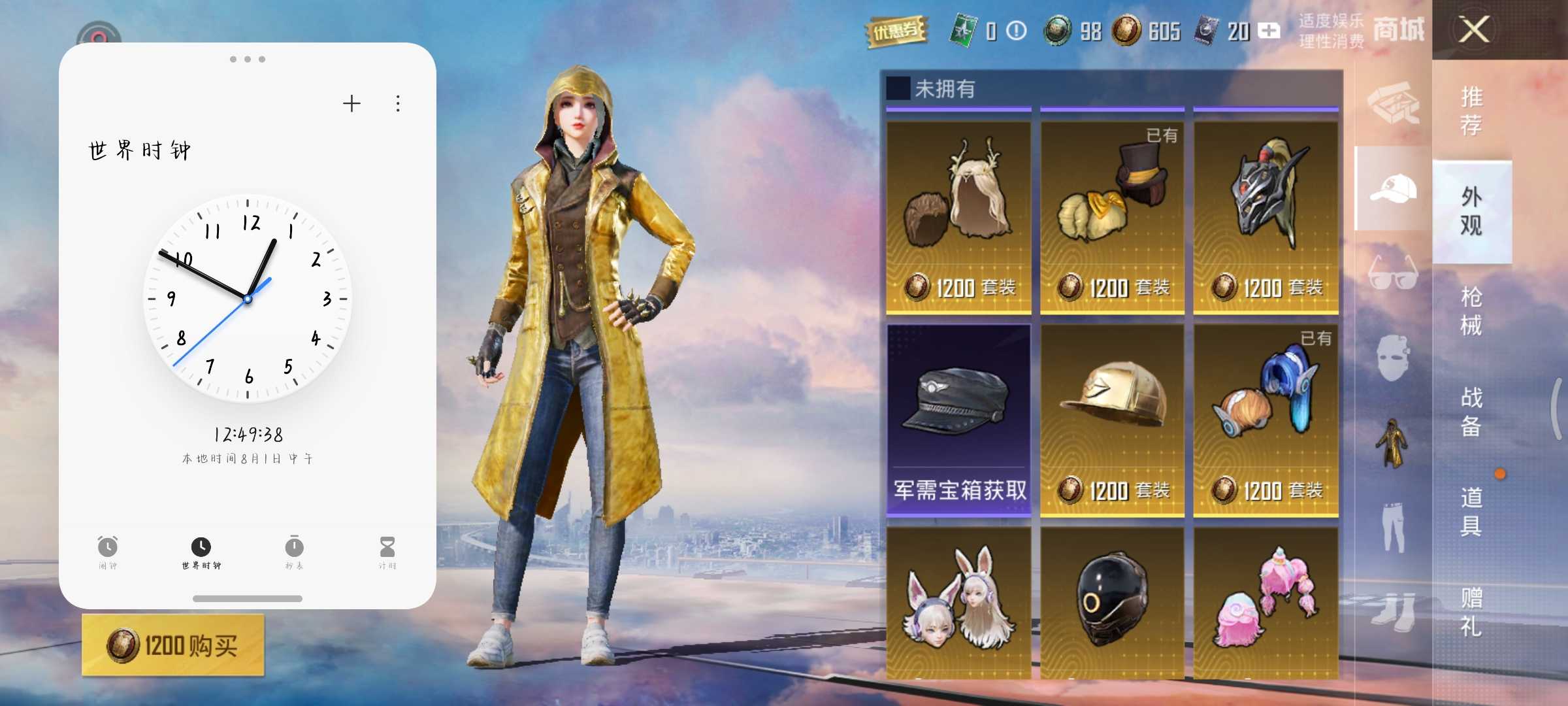Image resolution: width=1568 pixels, height=706 pixels.
Task: Select the 战备 gear tab
Action: point(1471,411)
